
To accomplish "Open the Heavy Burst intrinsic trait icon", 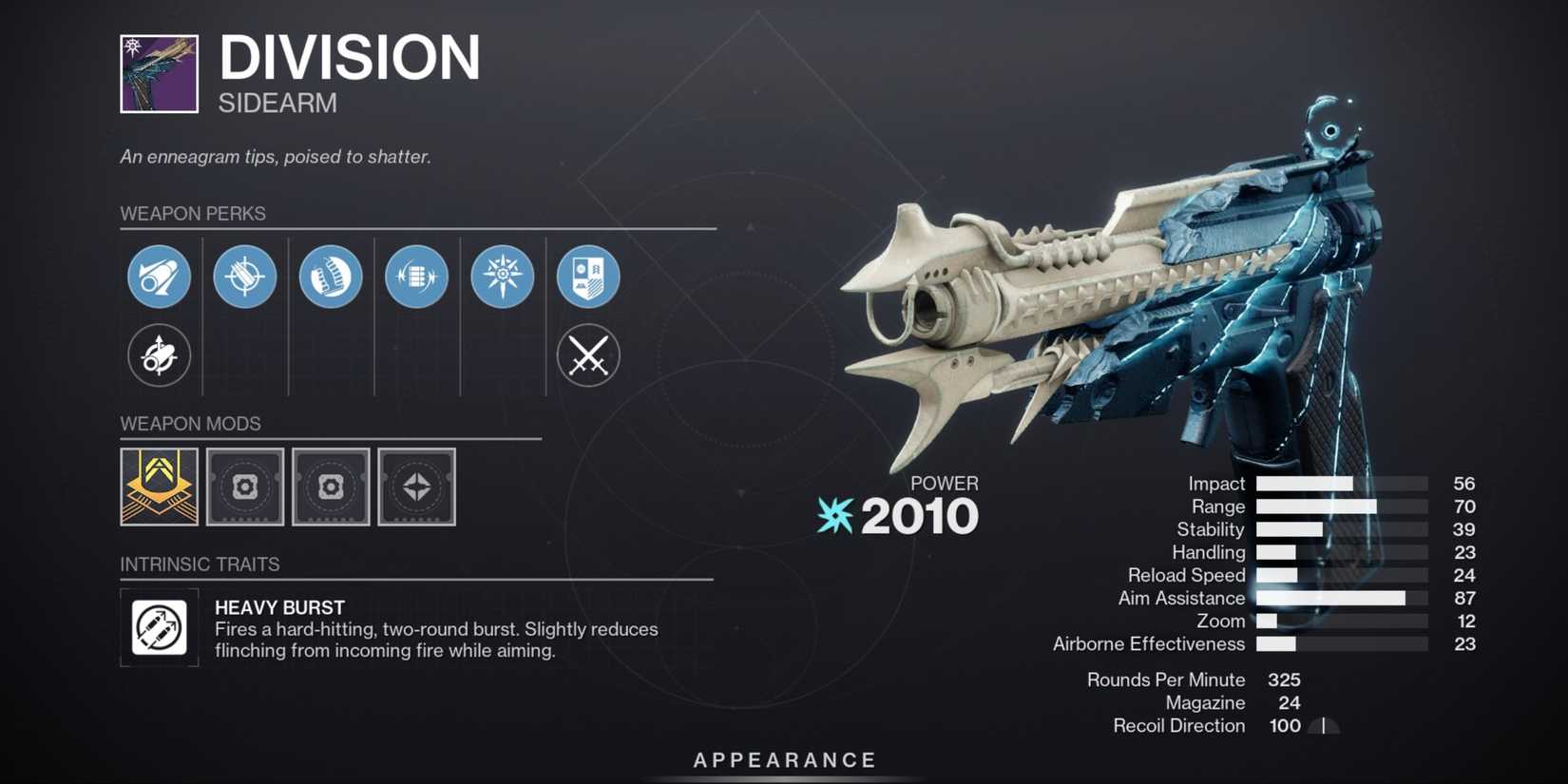I will (159, 627).
